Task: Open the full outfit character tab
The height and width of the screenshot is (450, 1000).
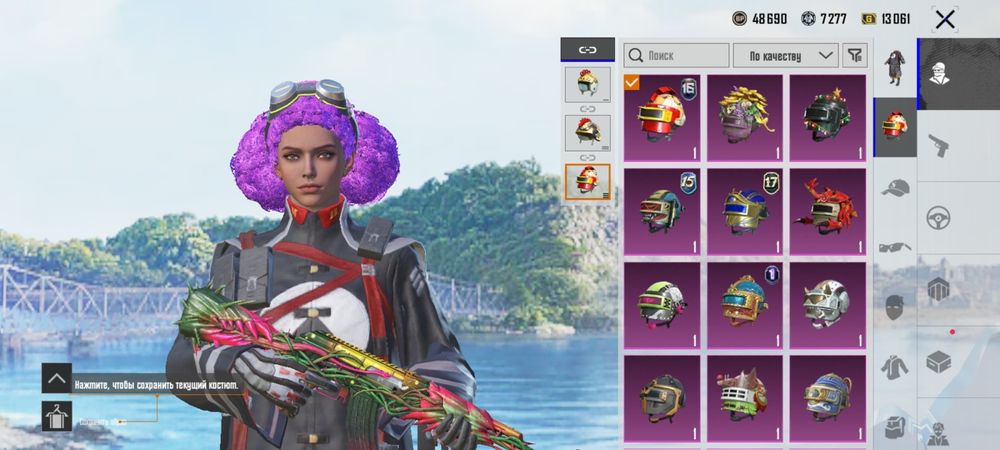Action: [895, 67]
